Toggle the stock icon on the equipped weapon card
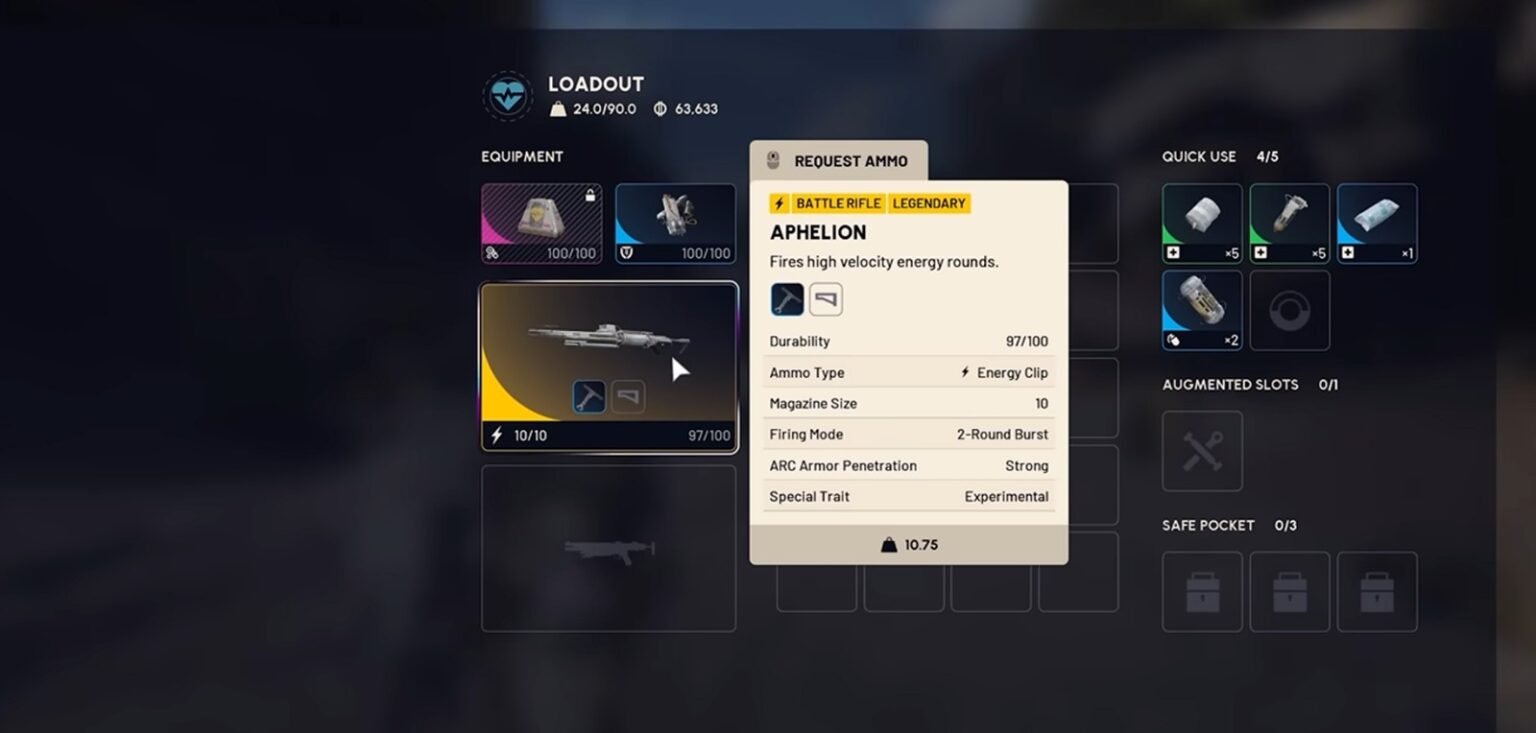The height and width of the screenshot is (733, 1536). (x=628, y=396)
